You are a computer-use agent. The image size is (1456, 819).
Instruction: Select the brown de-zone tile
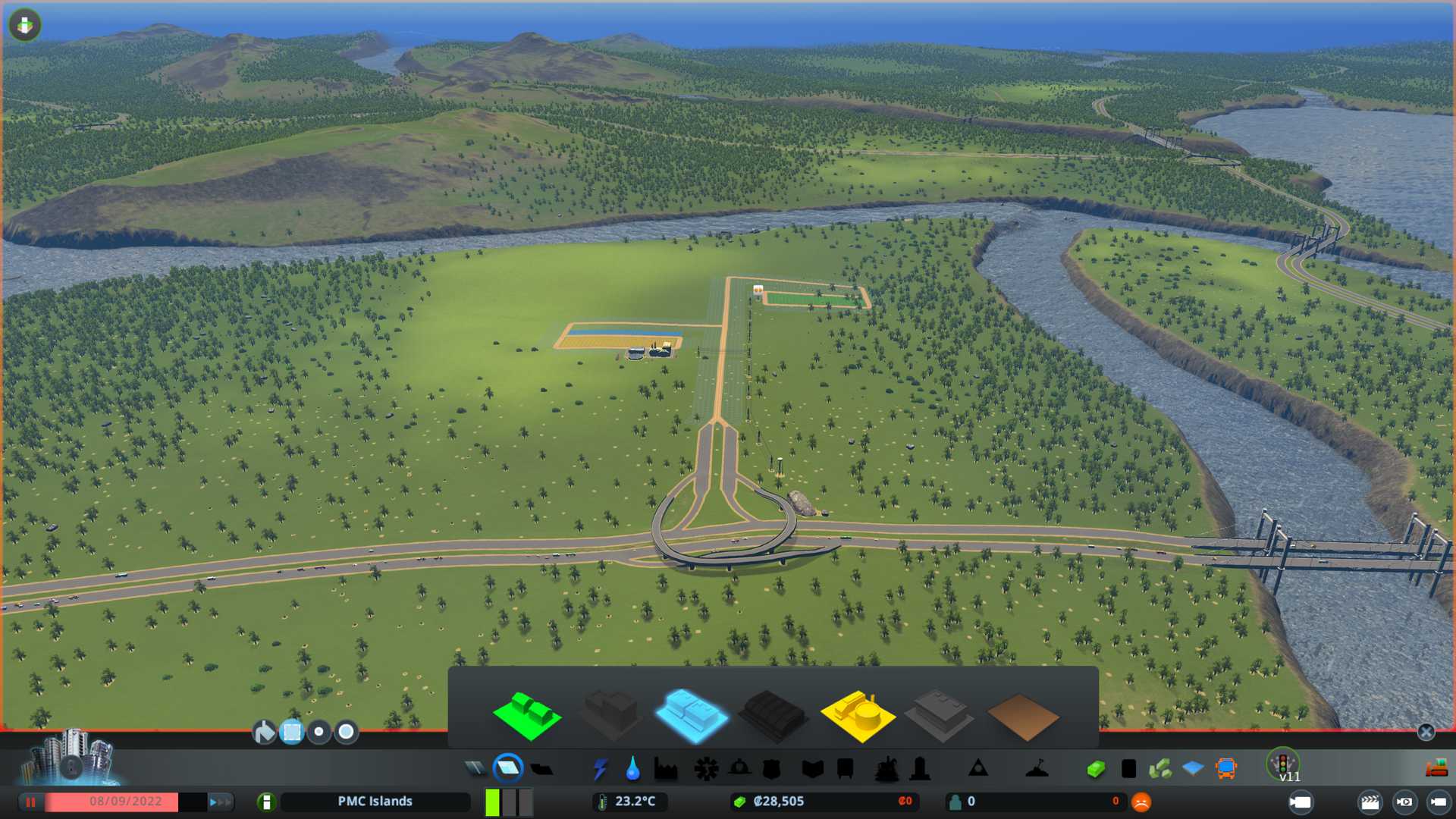coord(1022,717)
